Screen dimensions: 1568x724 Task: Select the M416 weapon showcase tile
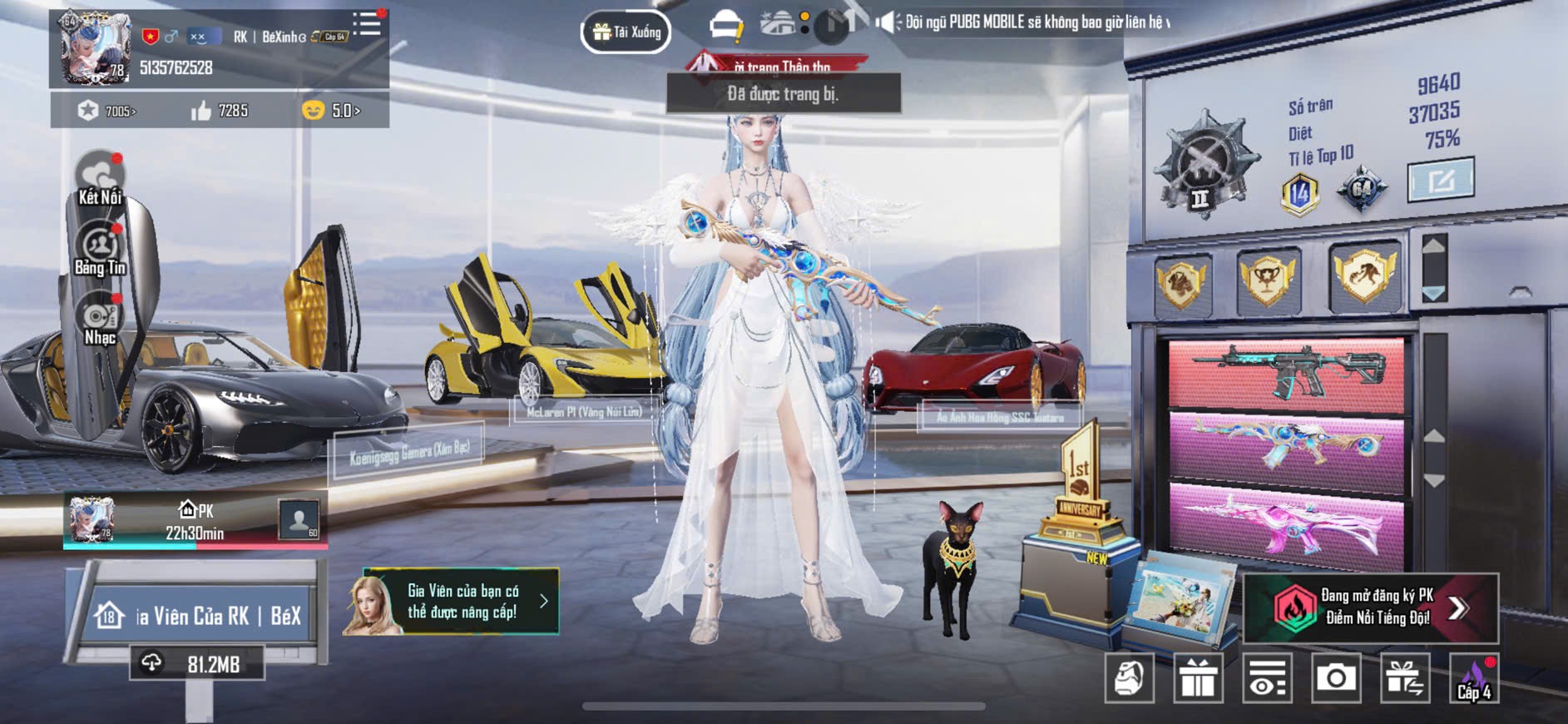tap(1286, 374)
